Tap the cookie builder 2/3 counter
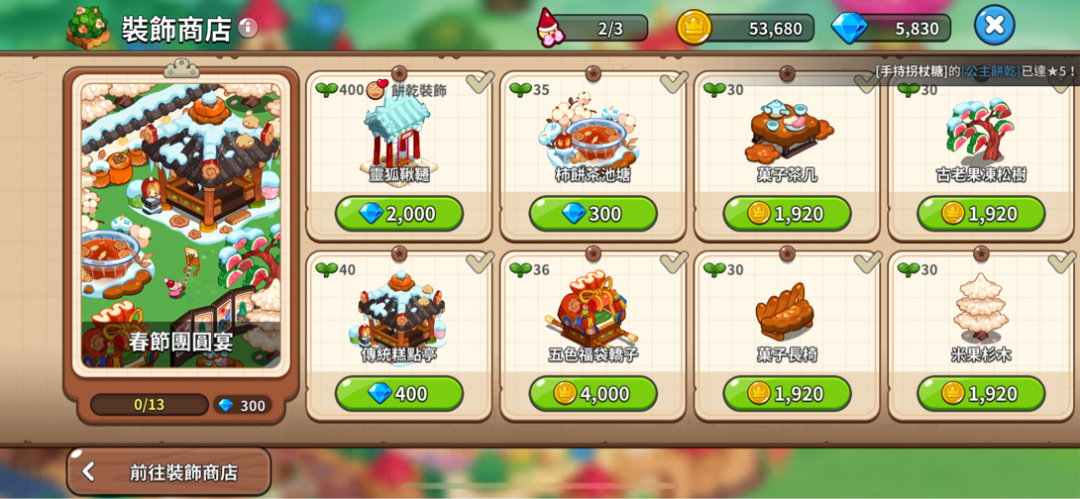Image resolution: width=1080 pixels, height=499 pixels. coord(596,28)
